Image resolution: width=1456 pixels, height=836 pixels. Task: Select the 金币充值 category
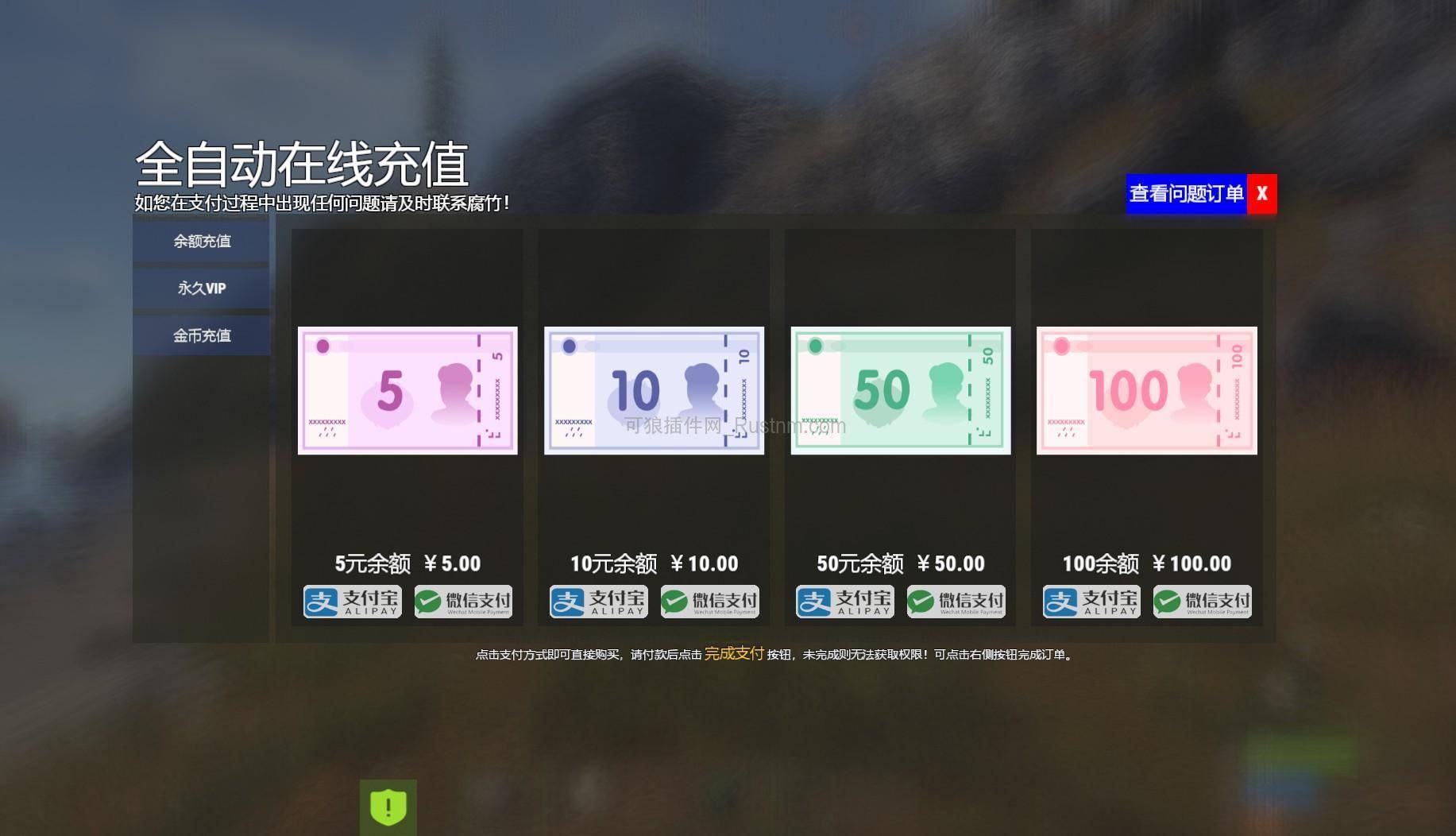(x=201, y=335)
